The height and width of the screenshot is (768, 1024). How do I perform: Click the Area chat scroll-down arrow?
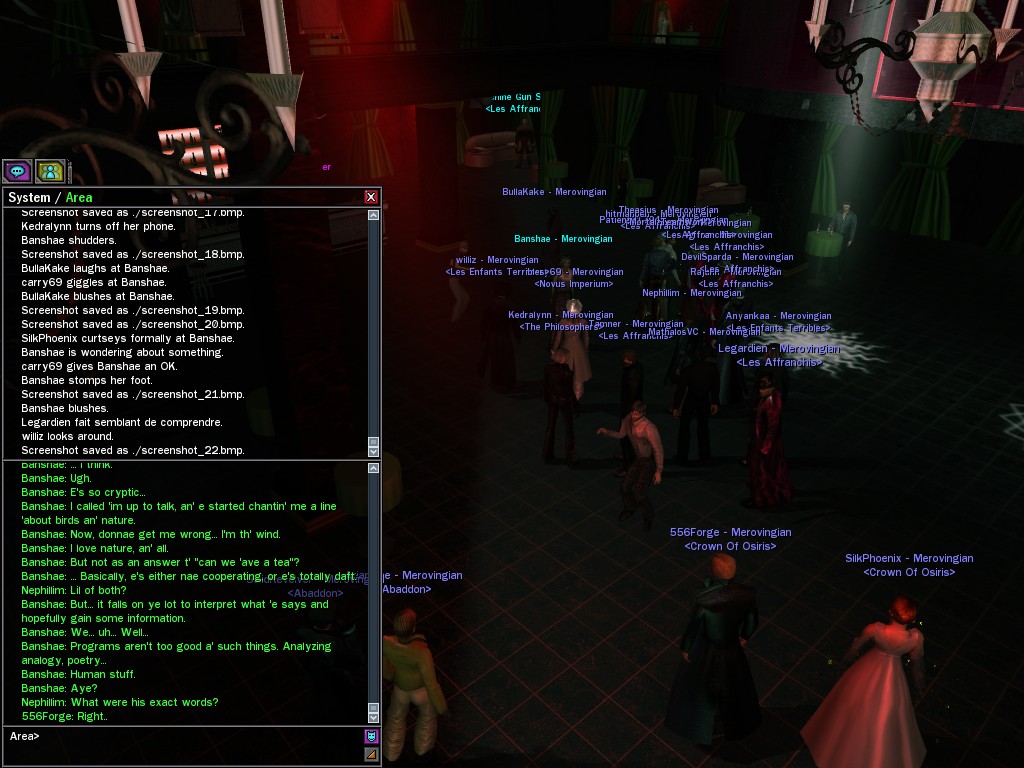tap(374, 717)
